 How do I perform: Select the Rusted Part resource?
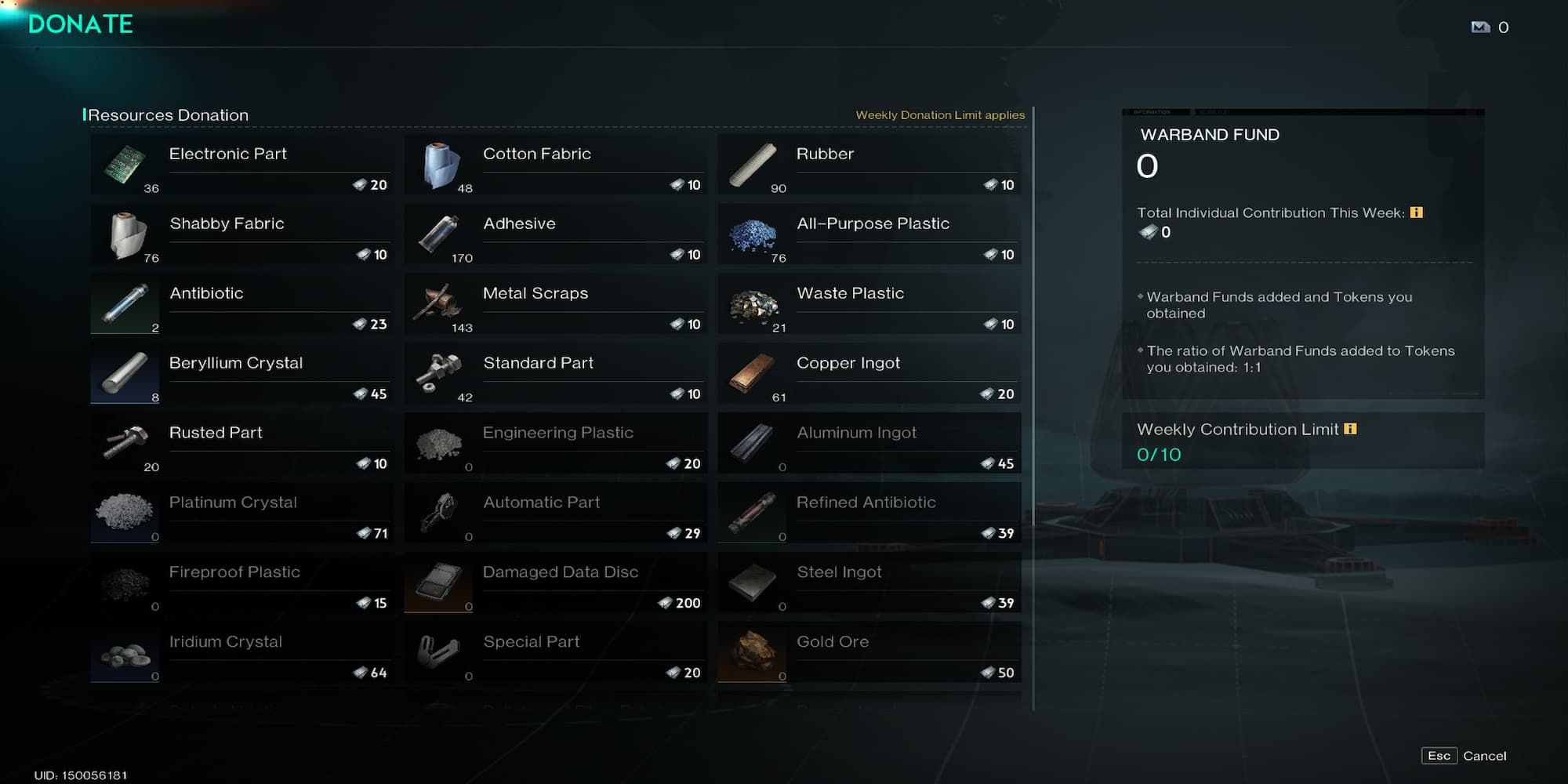241,444
